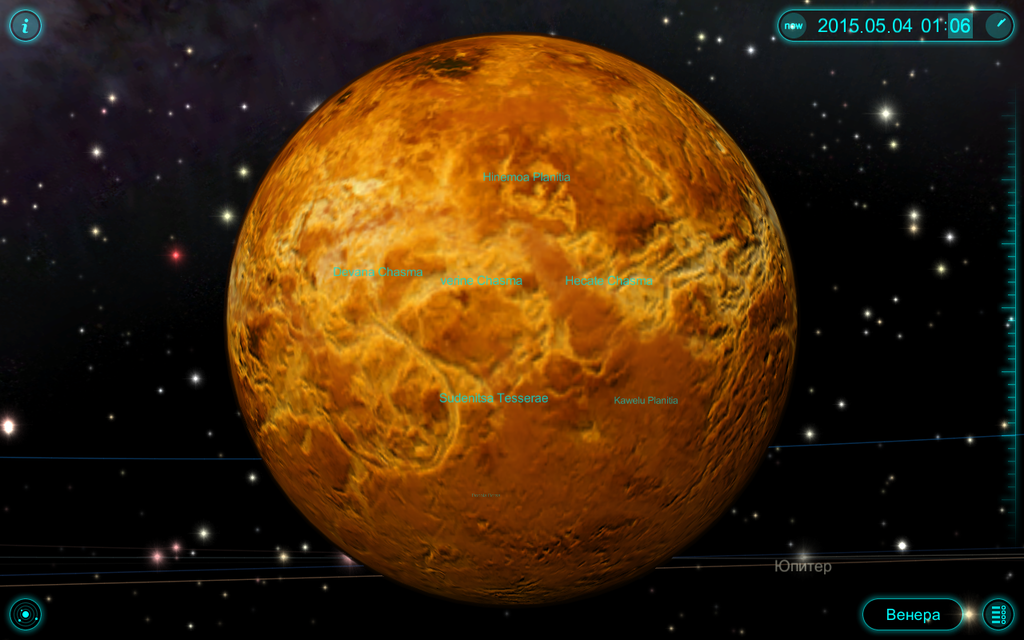Open the list menu icon

(998, 614)
